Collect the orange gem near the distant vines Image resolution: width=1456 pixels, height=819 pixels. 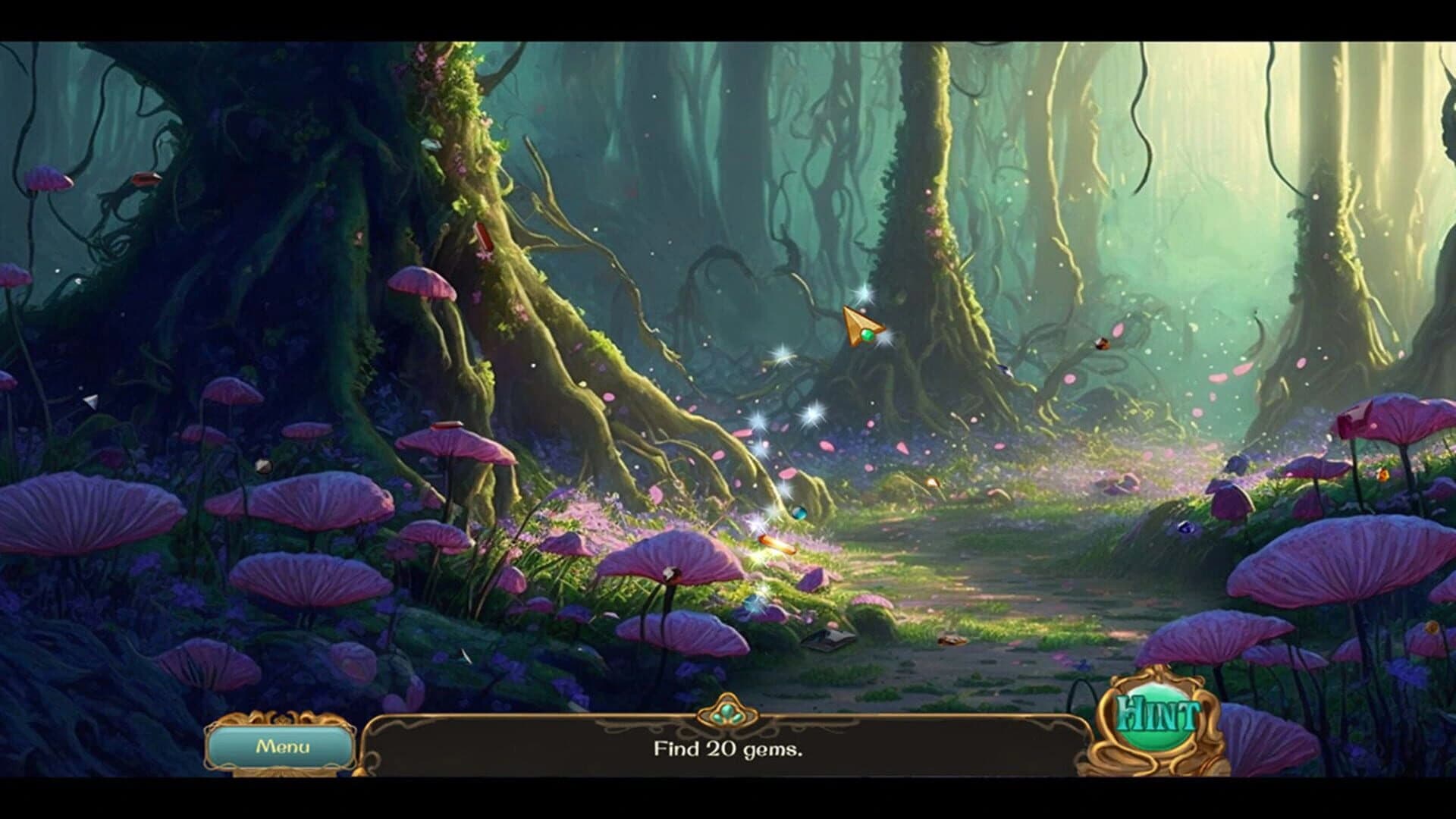pos(1103,344)
